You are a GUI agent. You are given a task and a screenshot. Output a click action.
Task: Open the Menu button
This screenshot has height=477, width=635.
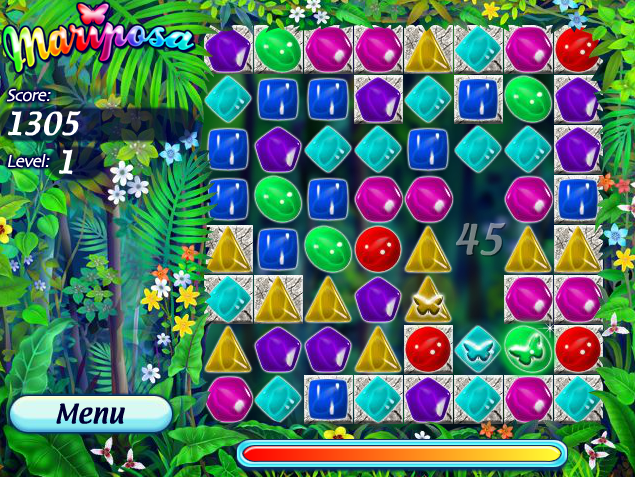91,413
